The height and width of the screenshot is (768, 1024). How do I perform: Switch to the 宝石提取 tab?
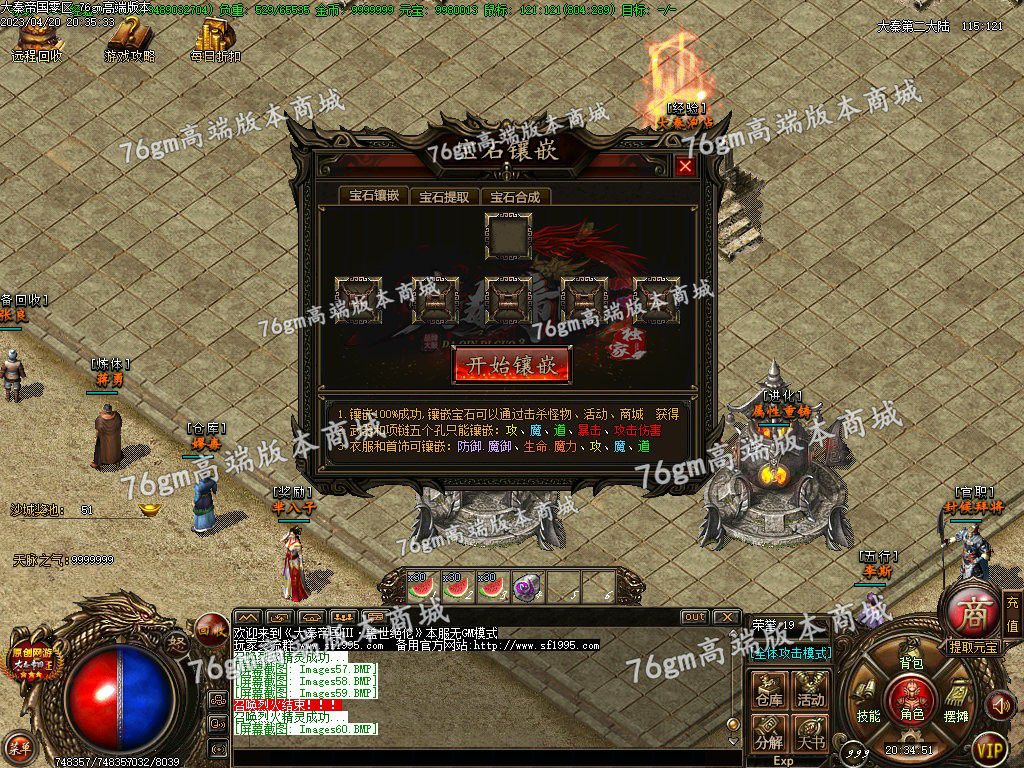coord(444,197)
